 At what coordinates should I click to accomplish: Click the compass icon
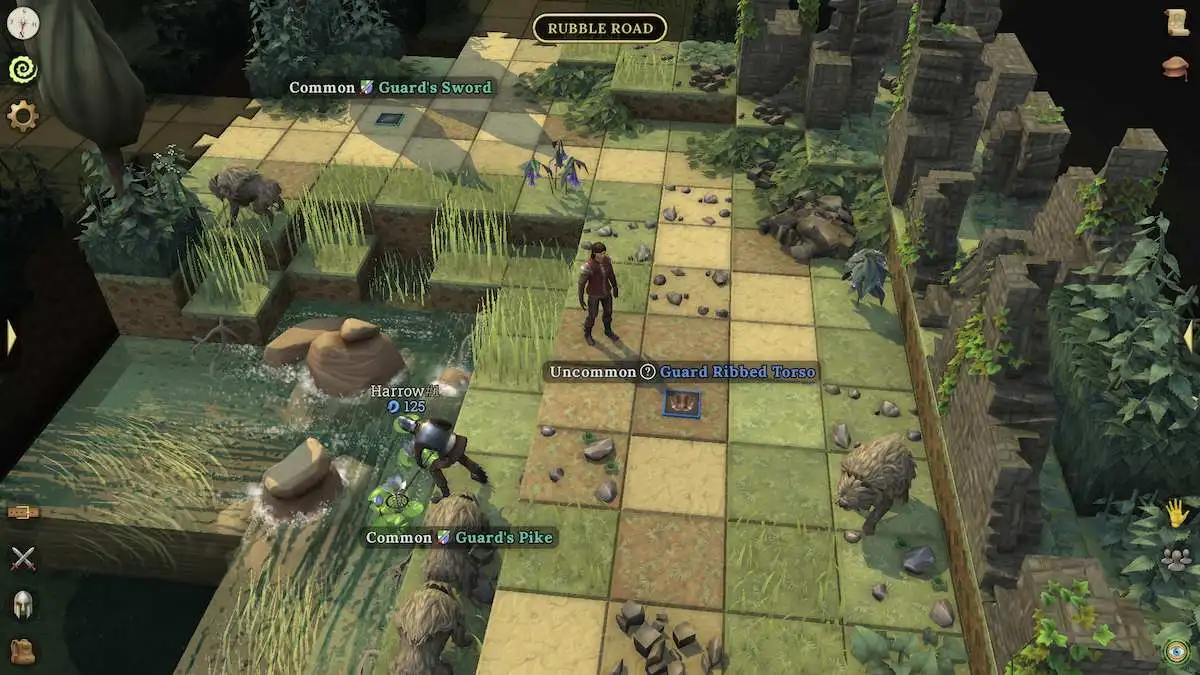pyautogui.click(x=22, y=22)
